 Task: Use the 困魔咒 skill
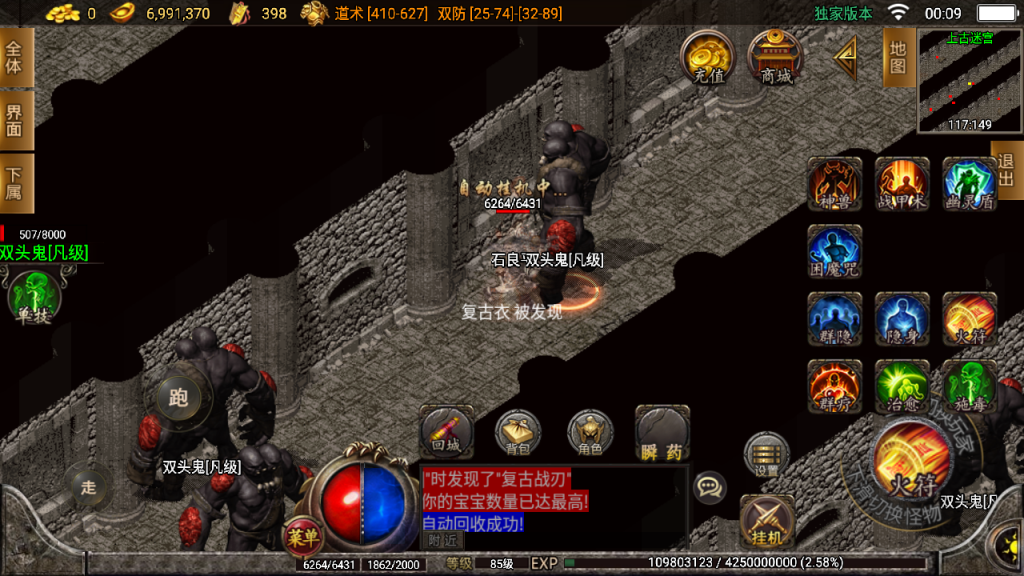coord(835,251)
